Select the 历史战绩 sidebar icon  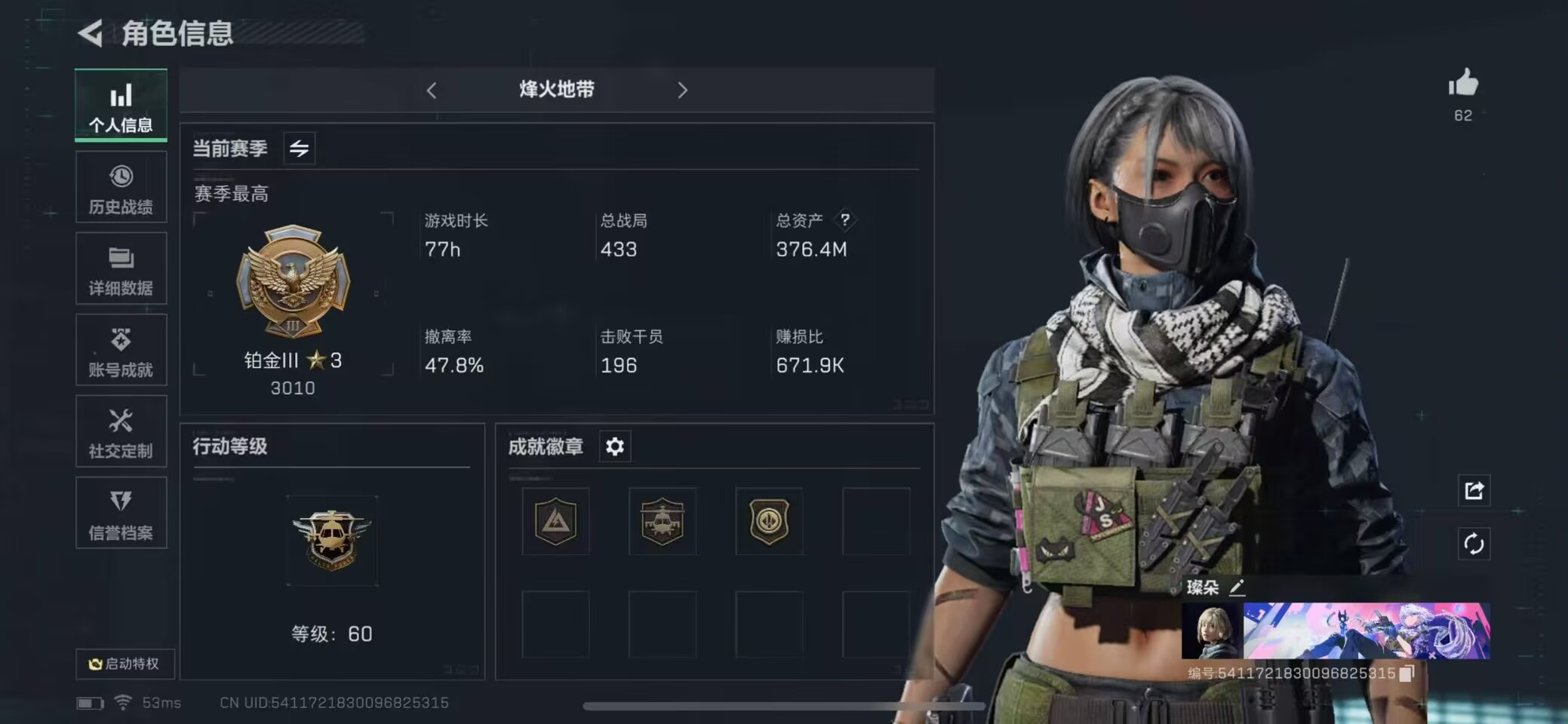pyautogui.click(x=121, y=187)
